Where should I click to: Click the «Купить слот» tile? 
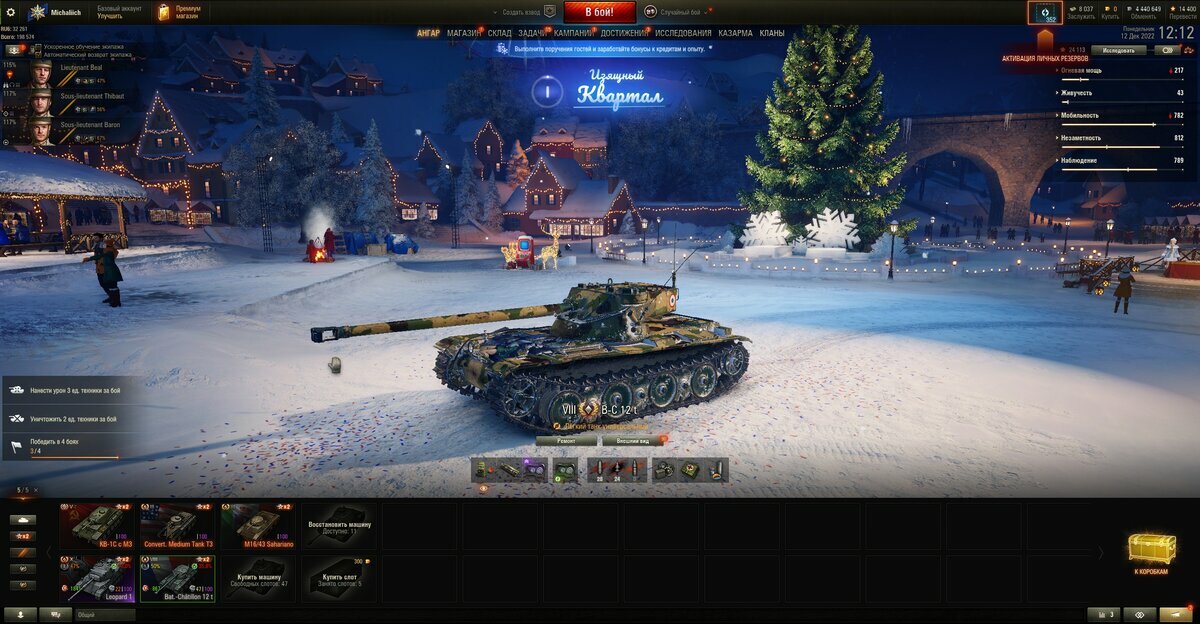click(x=339, y=579)
